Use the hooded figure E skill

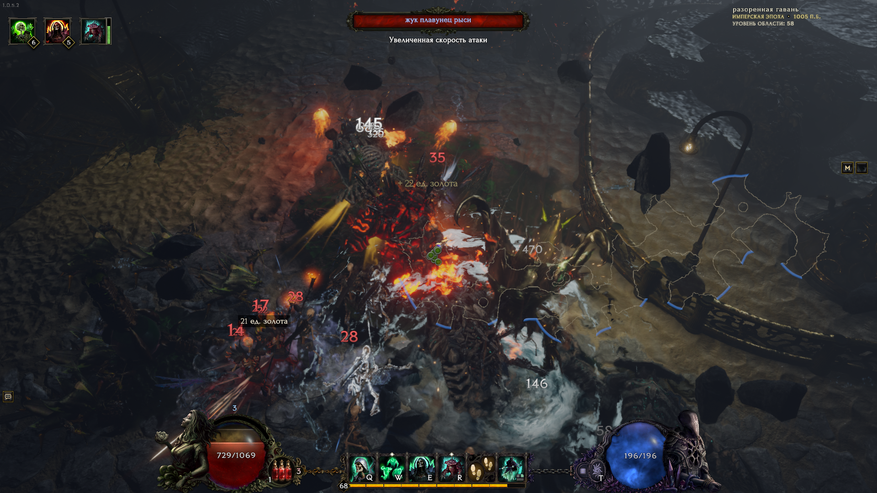tap(422, 467)
